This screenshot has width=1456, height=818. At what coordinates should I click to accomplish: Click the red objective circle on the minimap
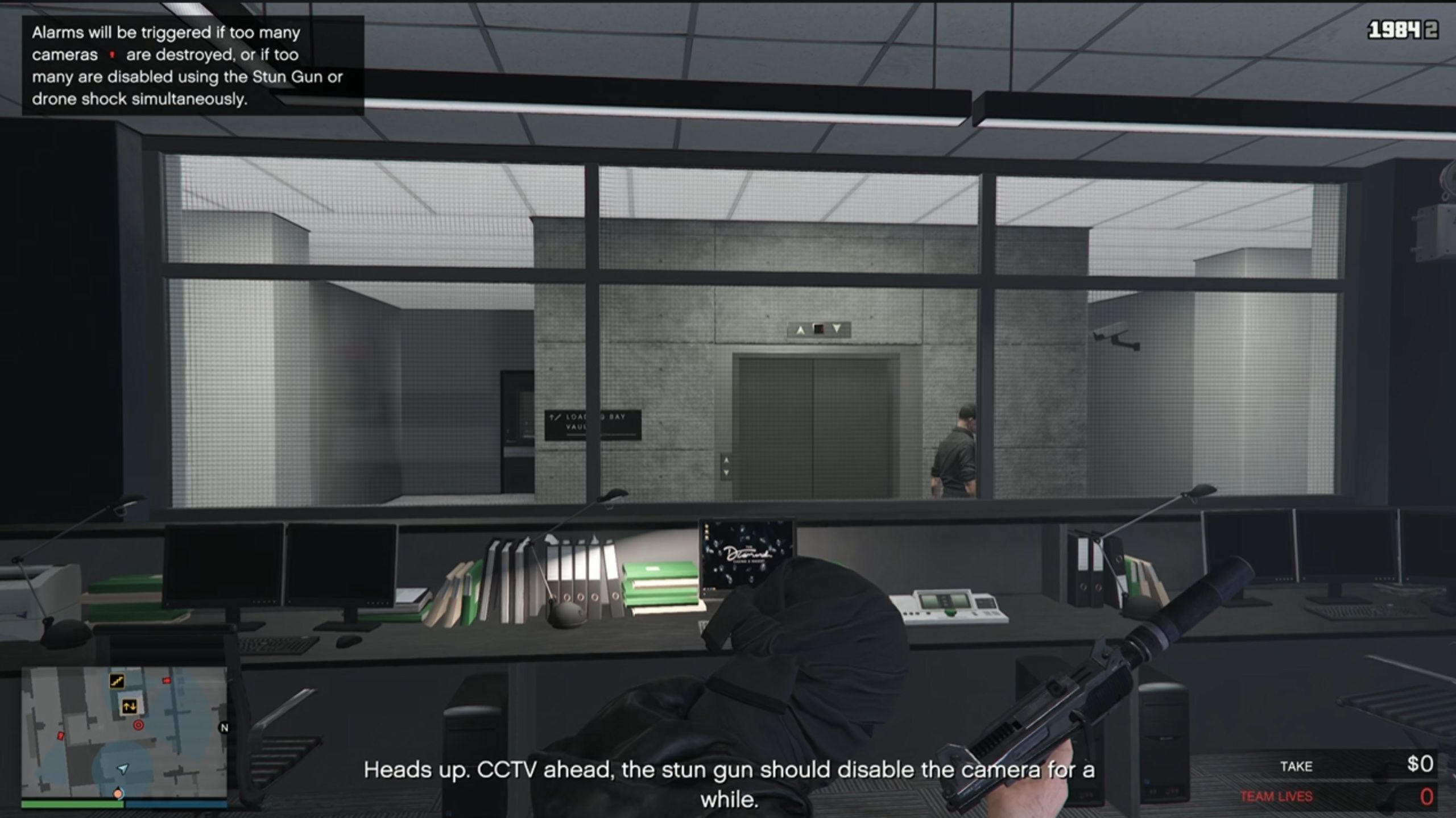[138, 724]
